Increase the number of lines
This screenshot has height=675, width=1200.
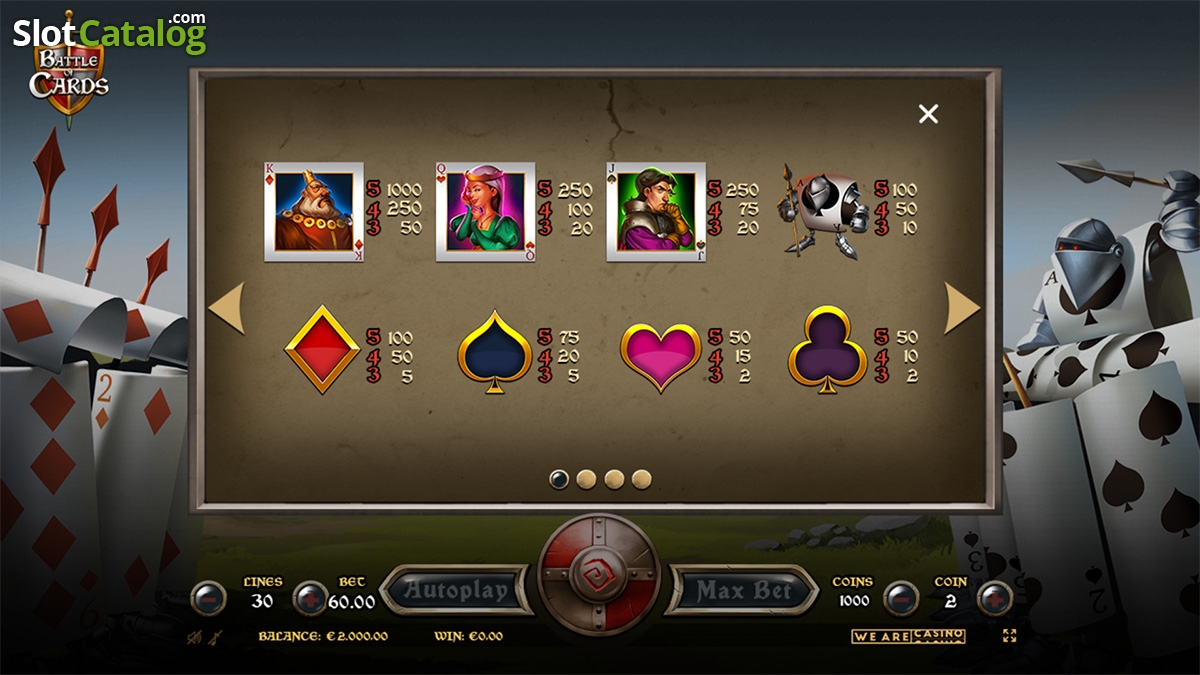point(311,598)
